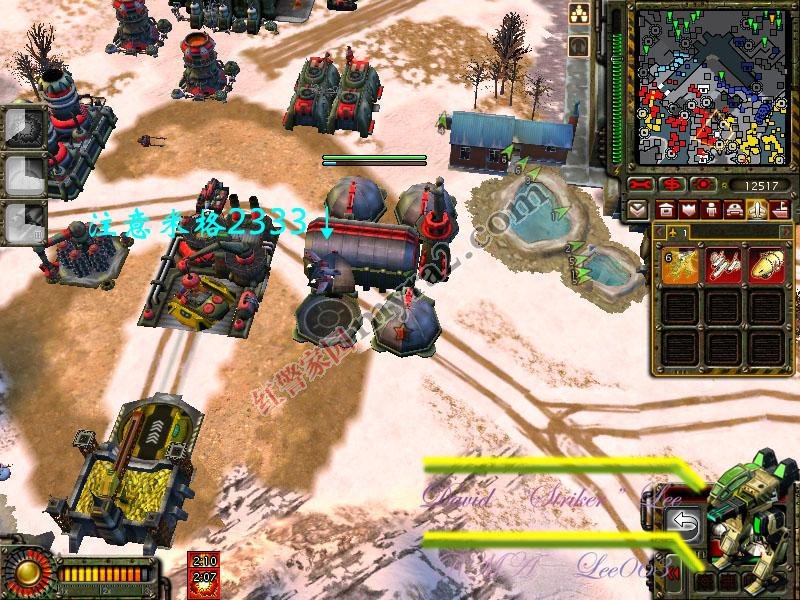Activate the wrench repair button
Screen dimensions: 800x600
click(x=642, y=185)
